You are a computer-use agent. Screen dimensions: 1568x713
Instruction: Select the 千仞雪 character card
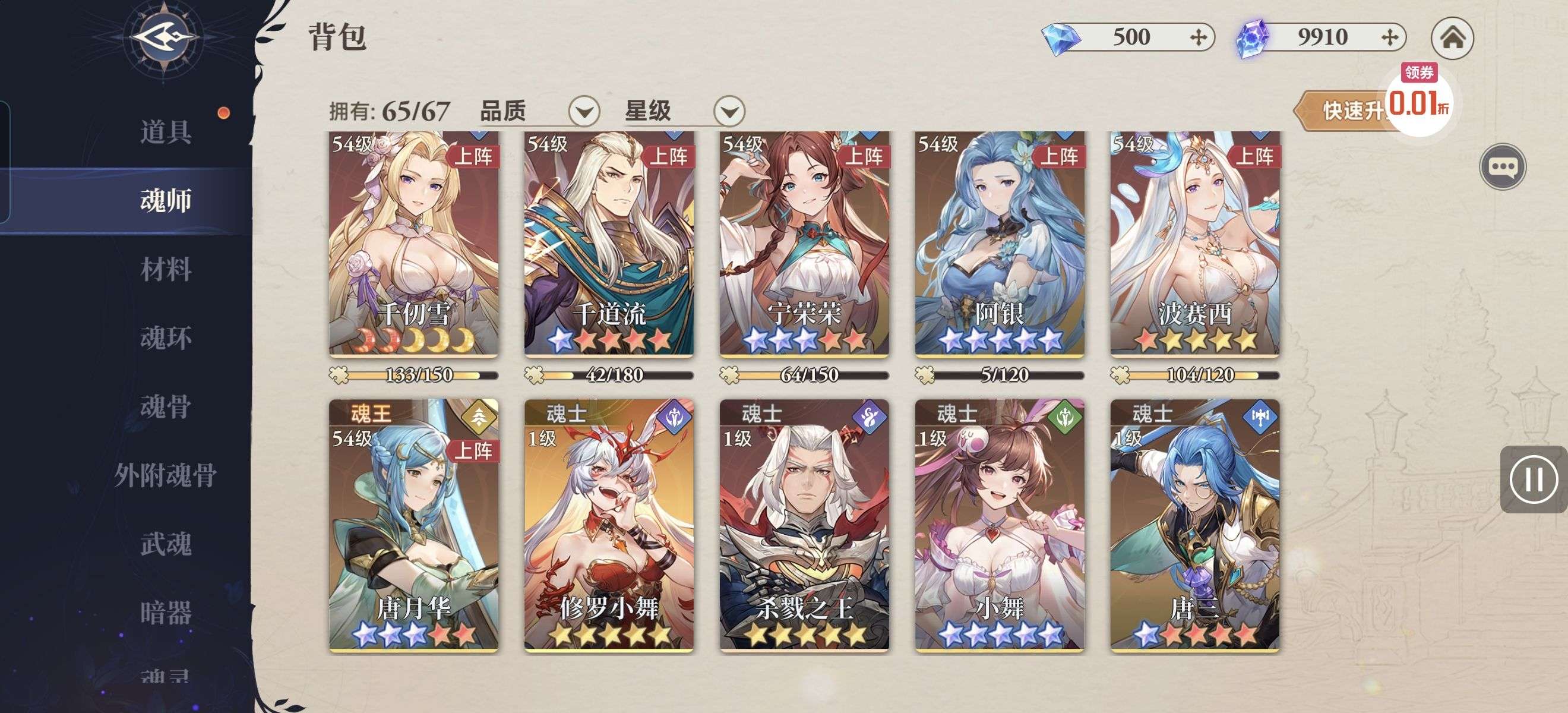pyautogui.click(x=414, y=244)
